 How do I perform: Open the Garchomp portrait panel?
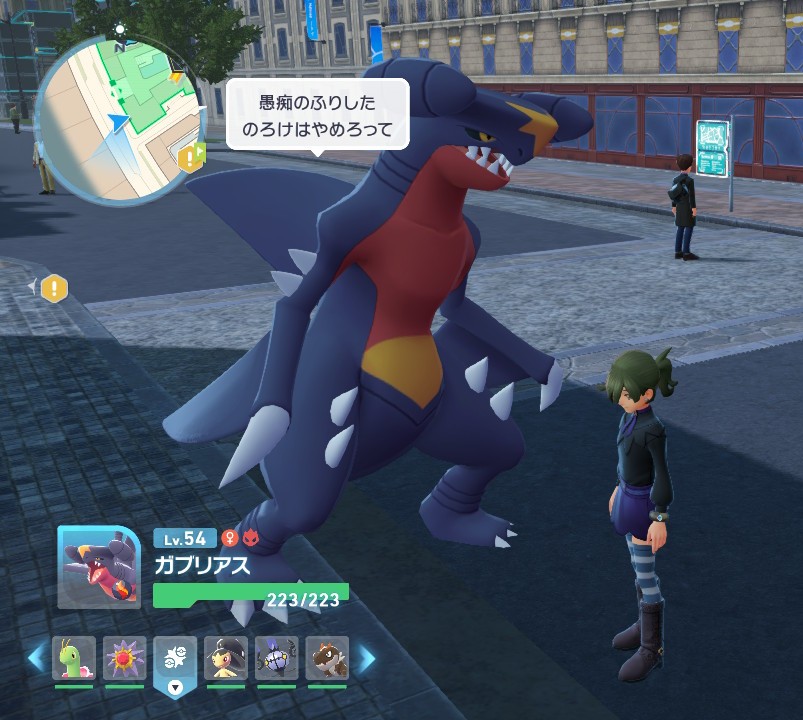tap(99, 568)
